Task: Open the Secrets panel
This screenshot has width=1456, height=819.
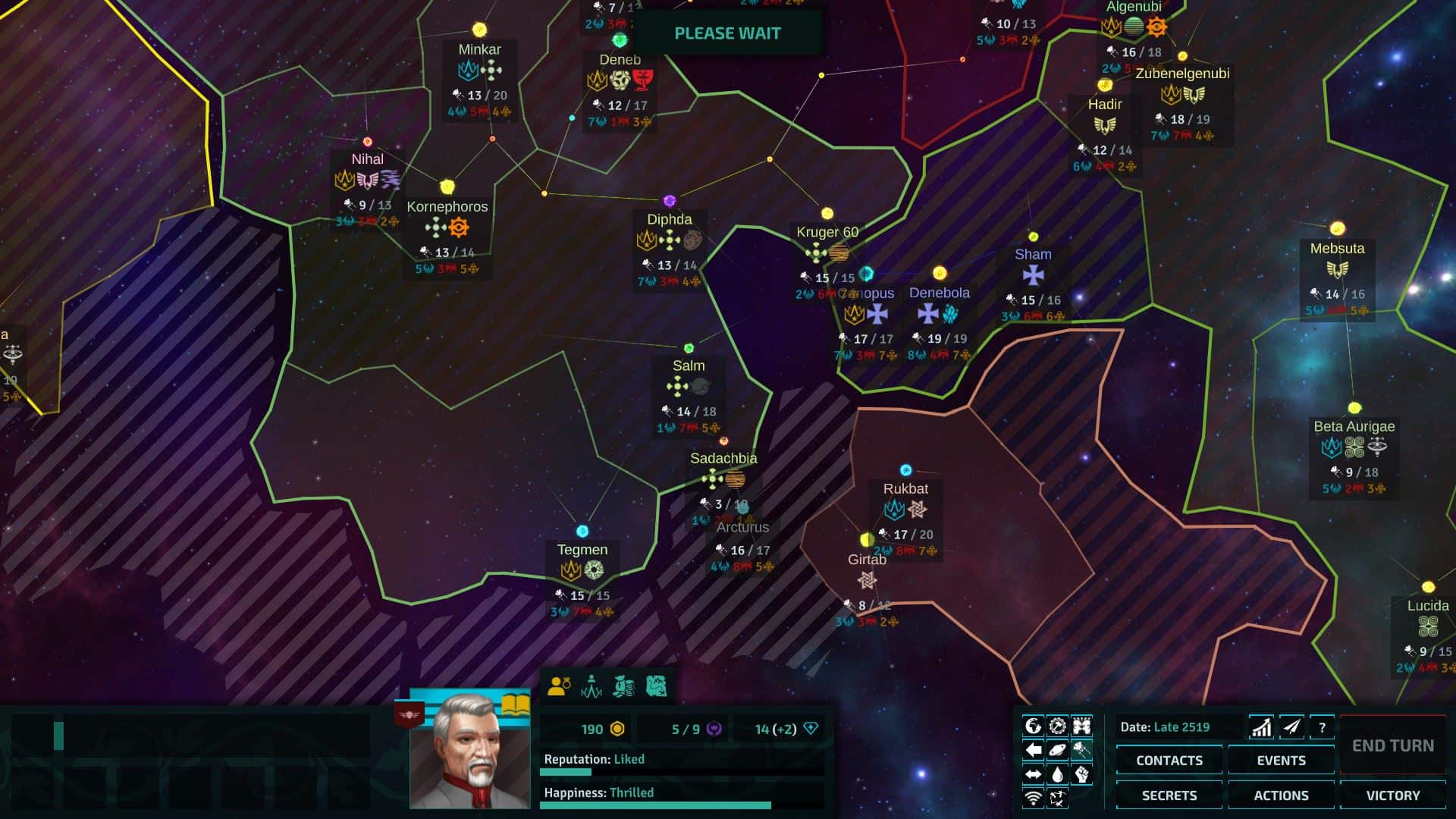Action: (1169, 795)
